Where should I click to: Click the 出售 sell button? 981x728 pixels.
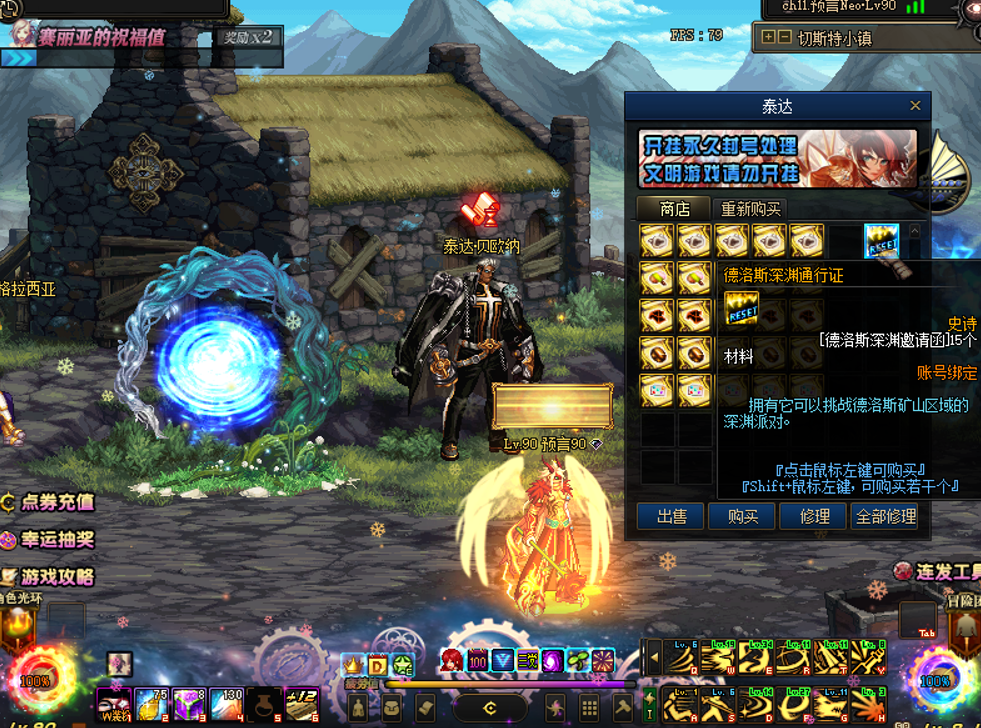point(672,516)
